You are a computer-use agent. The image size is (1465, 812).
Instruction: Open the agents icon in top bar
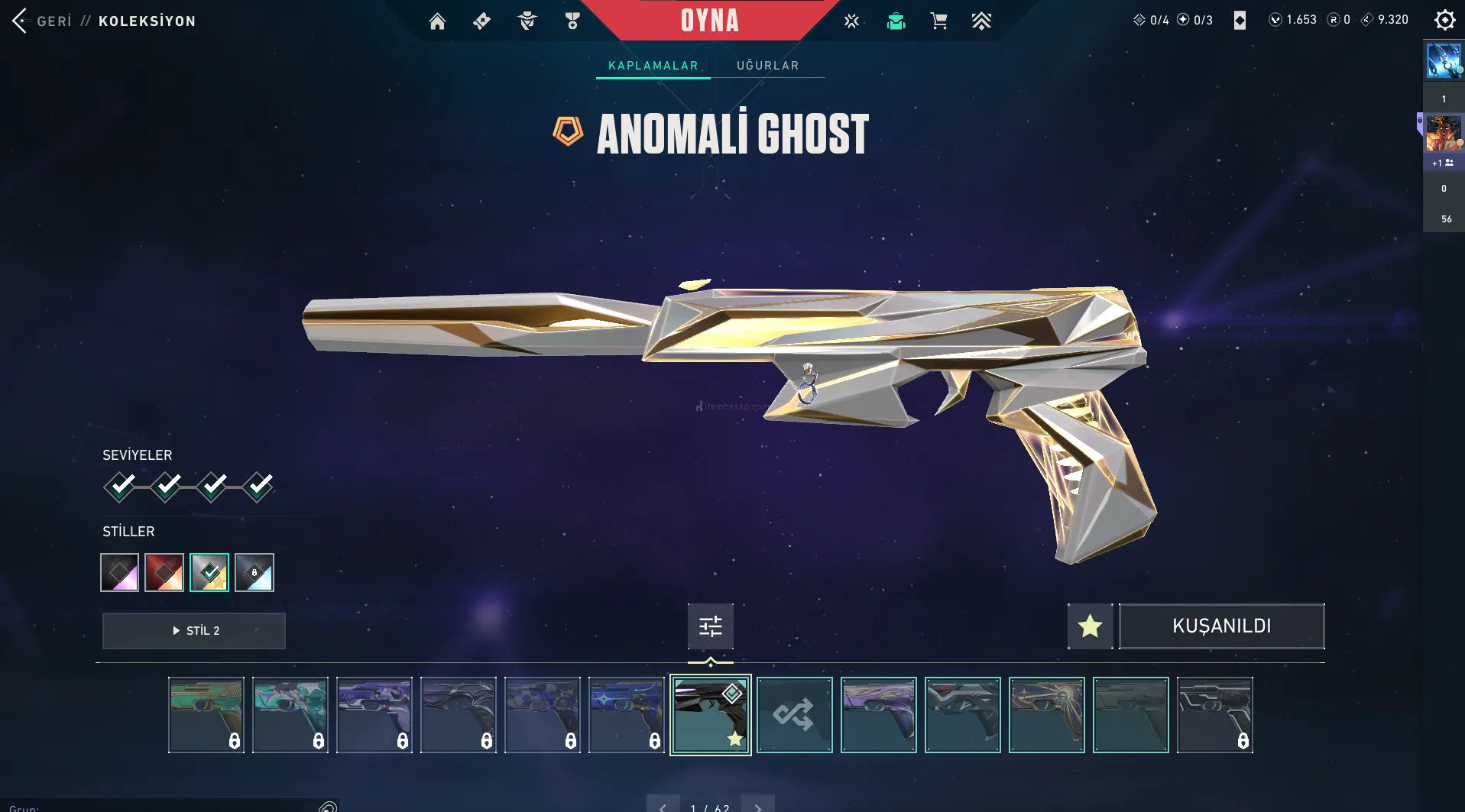pyautogui.click(x=527, y=21)
